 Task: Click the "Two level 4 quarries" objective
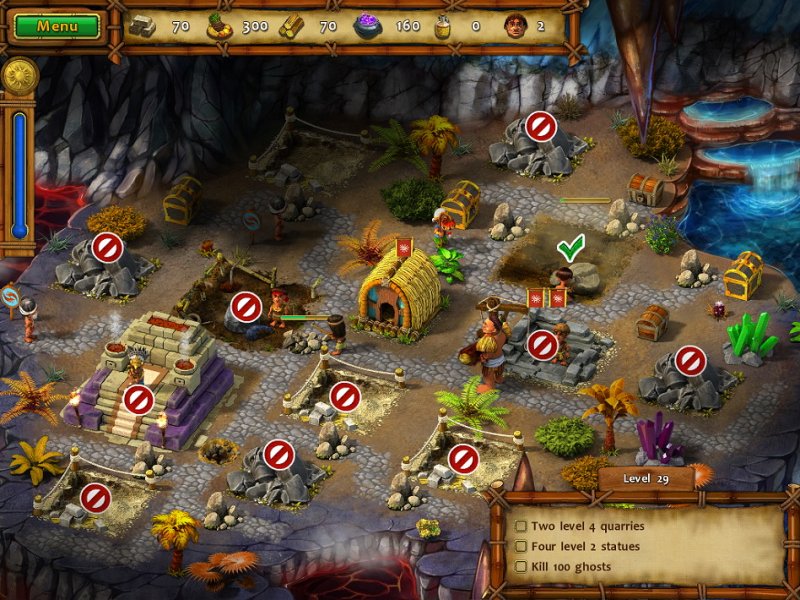click(587, 526)
